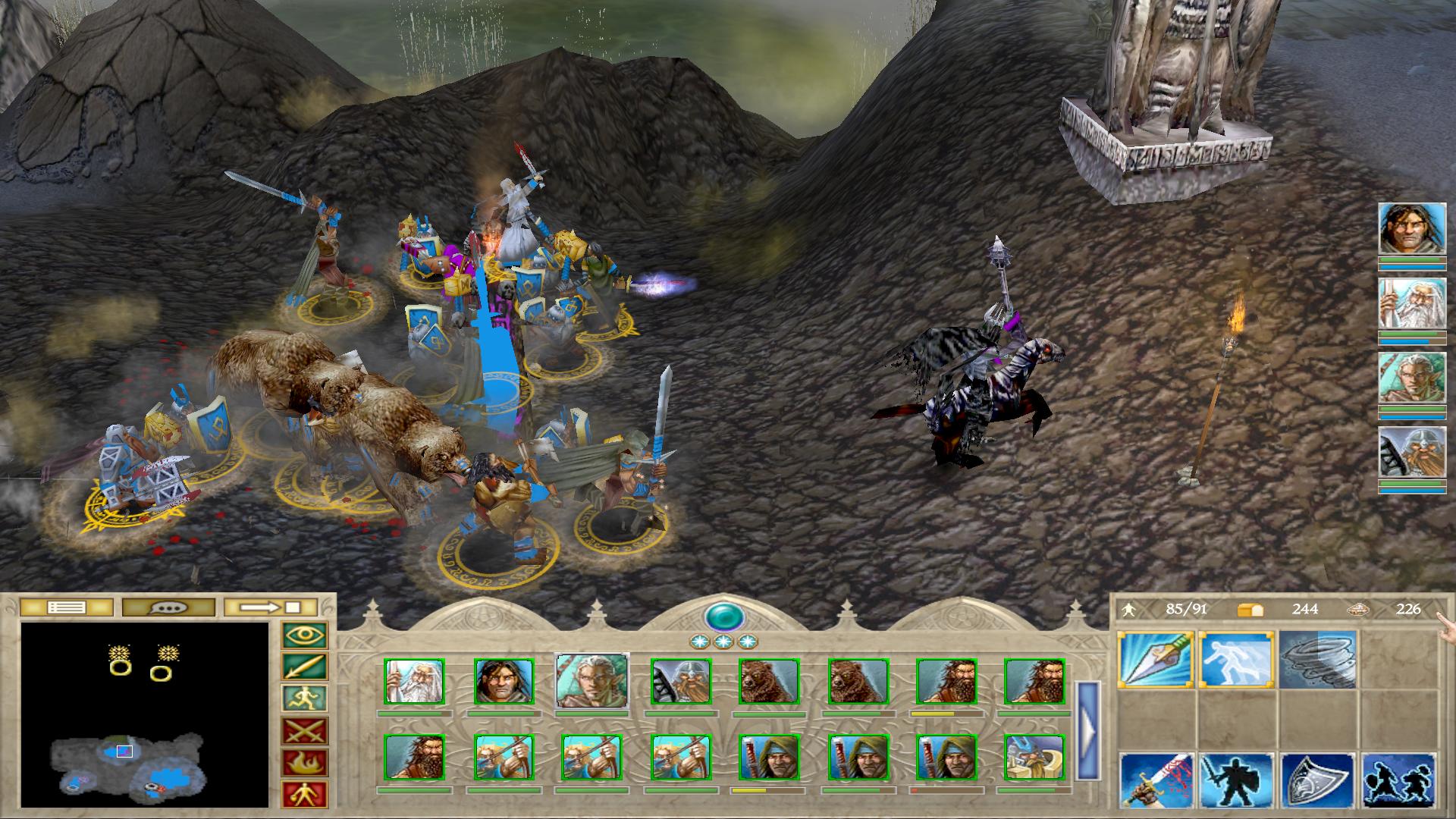Open the objectives list button above the minimap
The height and width of the screenshot is (819, 1456).
pos(67,607)
